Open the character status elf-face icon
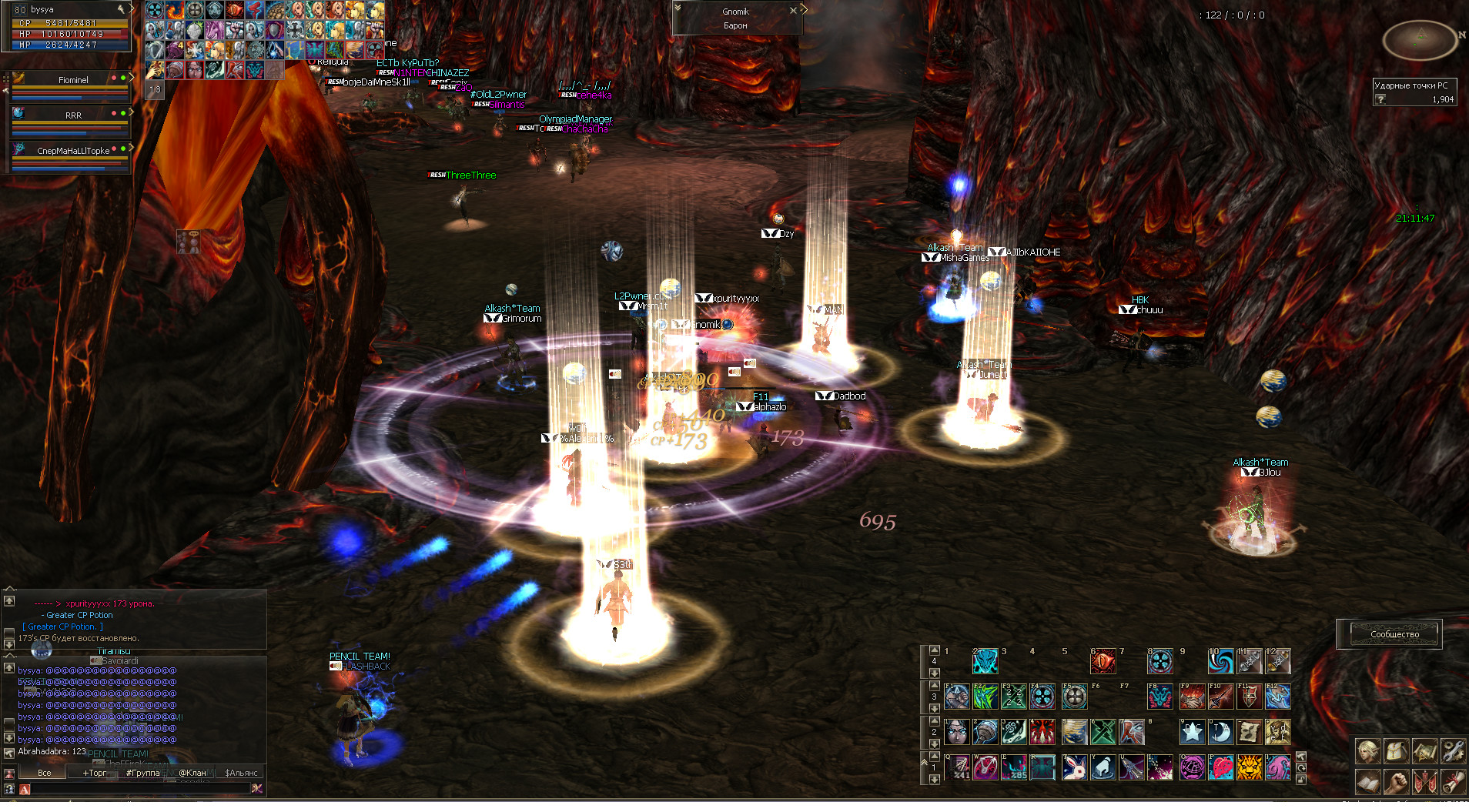Viewport: 1469px width, 812px height. point(1368,750)
